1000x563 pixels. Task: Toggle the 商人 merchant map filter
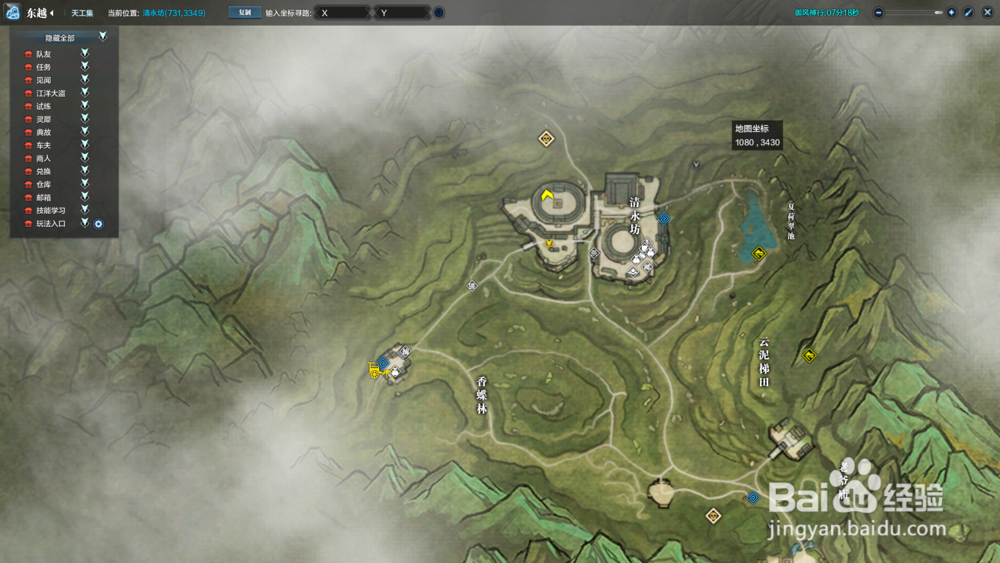85,158
